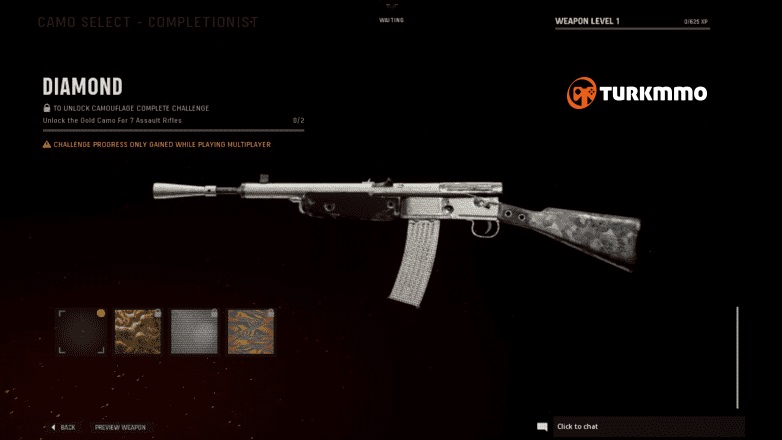Image resolution: width=782 pixels, height=440 pixels.
Task: Open the Click to chat box
Action: 640,426
